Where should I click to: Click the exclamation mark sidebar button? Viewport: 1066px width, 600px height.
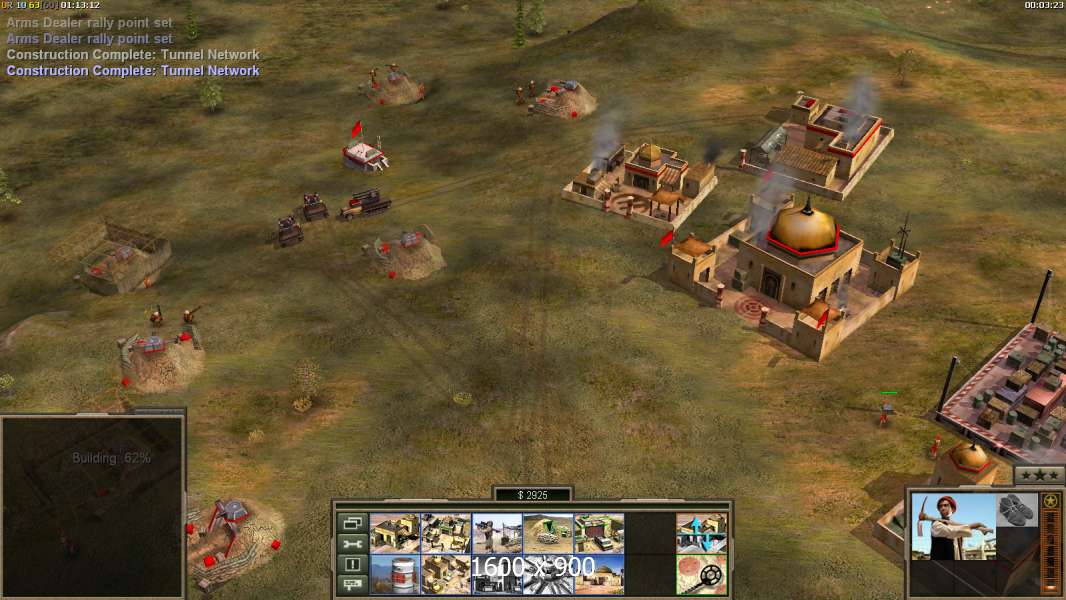(x=352, y=565)
